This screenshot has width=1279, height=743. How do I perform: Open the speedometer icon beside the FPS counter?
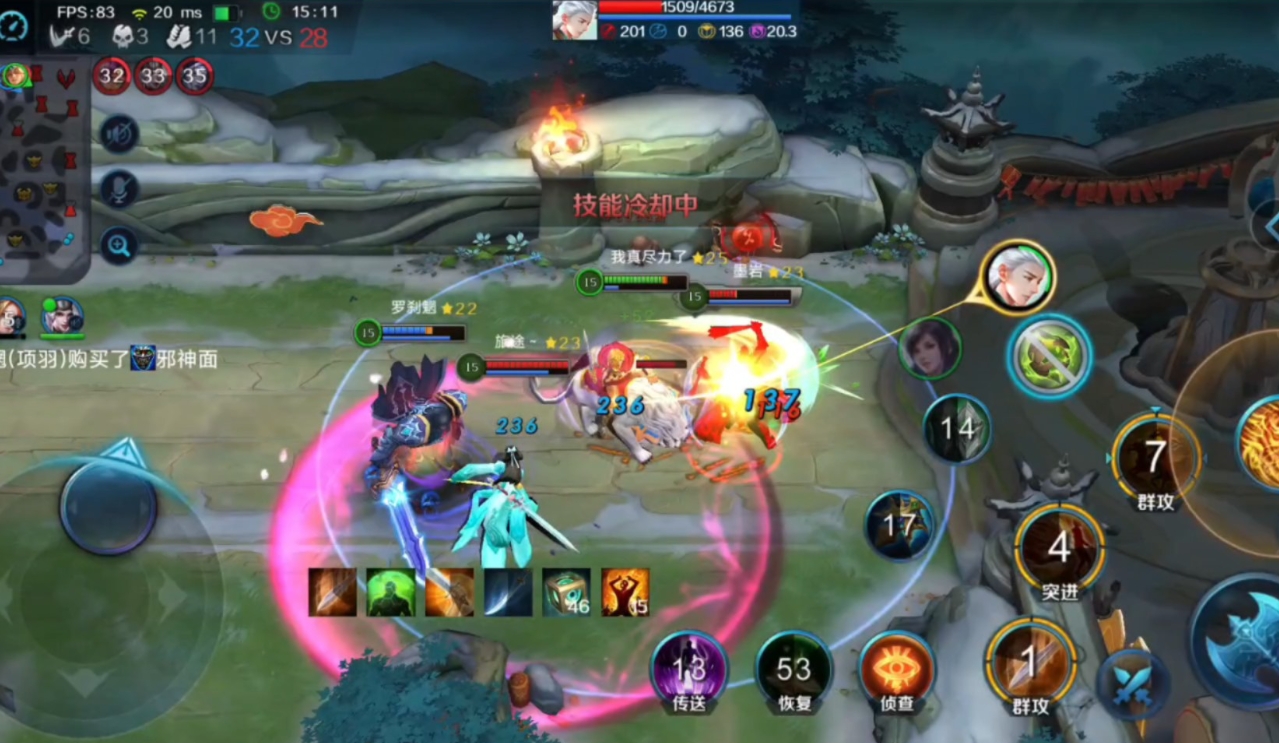[x=14, y=26]
